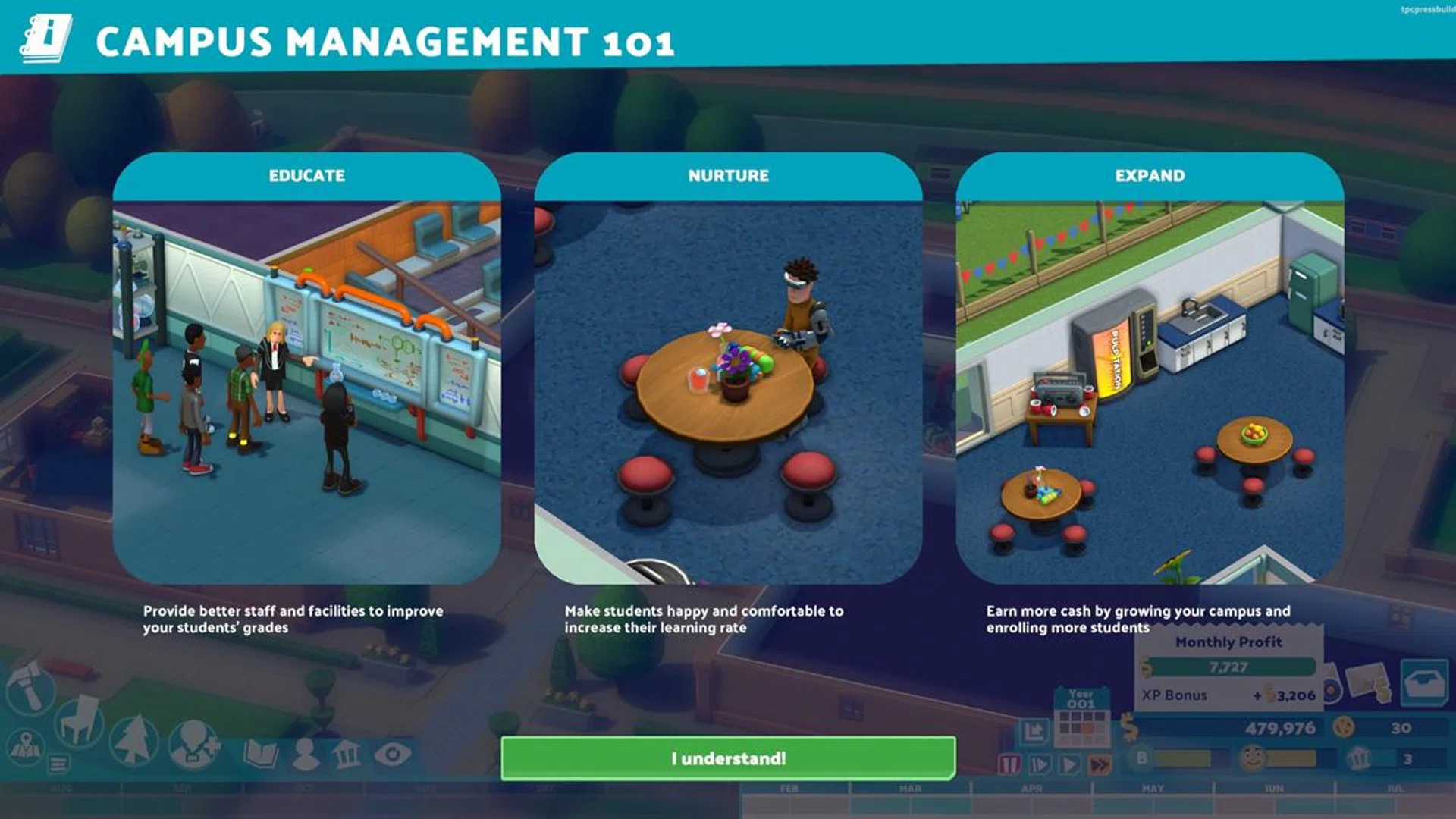Click the I understand! button
Image resolution: width=1456 pixels, height=819 pixels.
728,756
